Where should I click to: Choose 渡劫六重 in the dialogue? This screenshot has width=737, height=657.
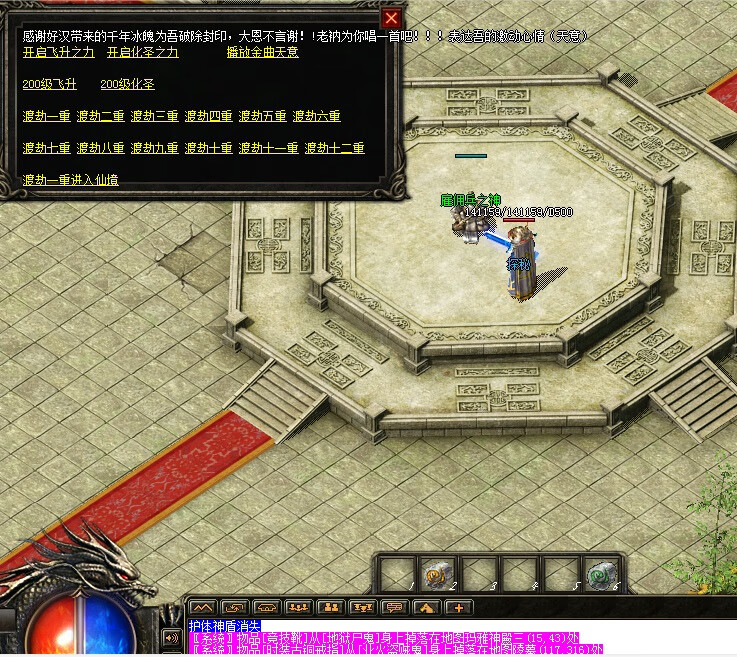click(316, 116)
